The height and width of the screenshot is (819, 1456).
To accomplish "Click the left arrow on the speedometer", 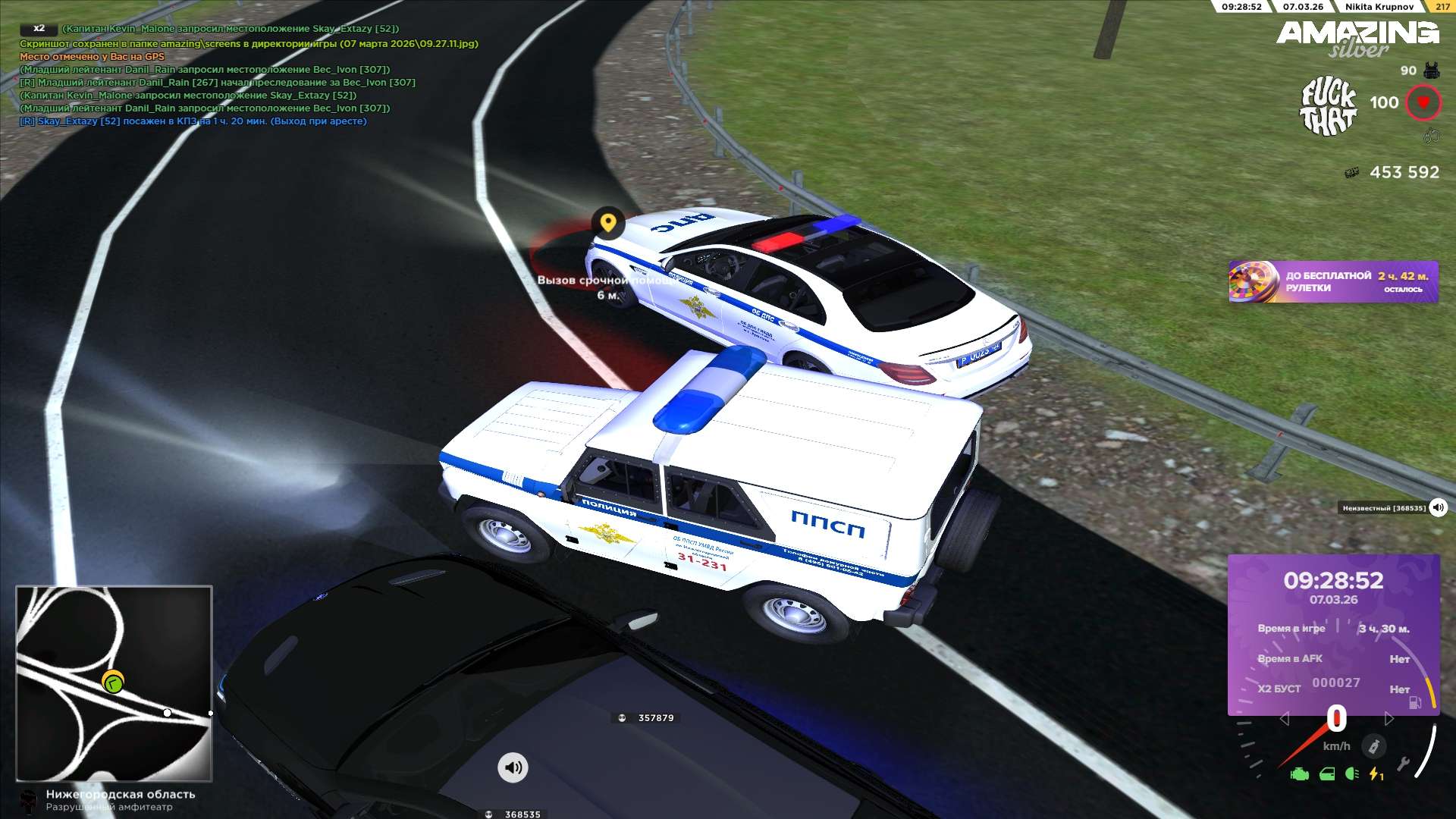I will [x=1284, y=718].
